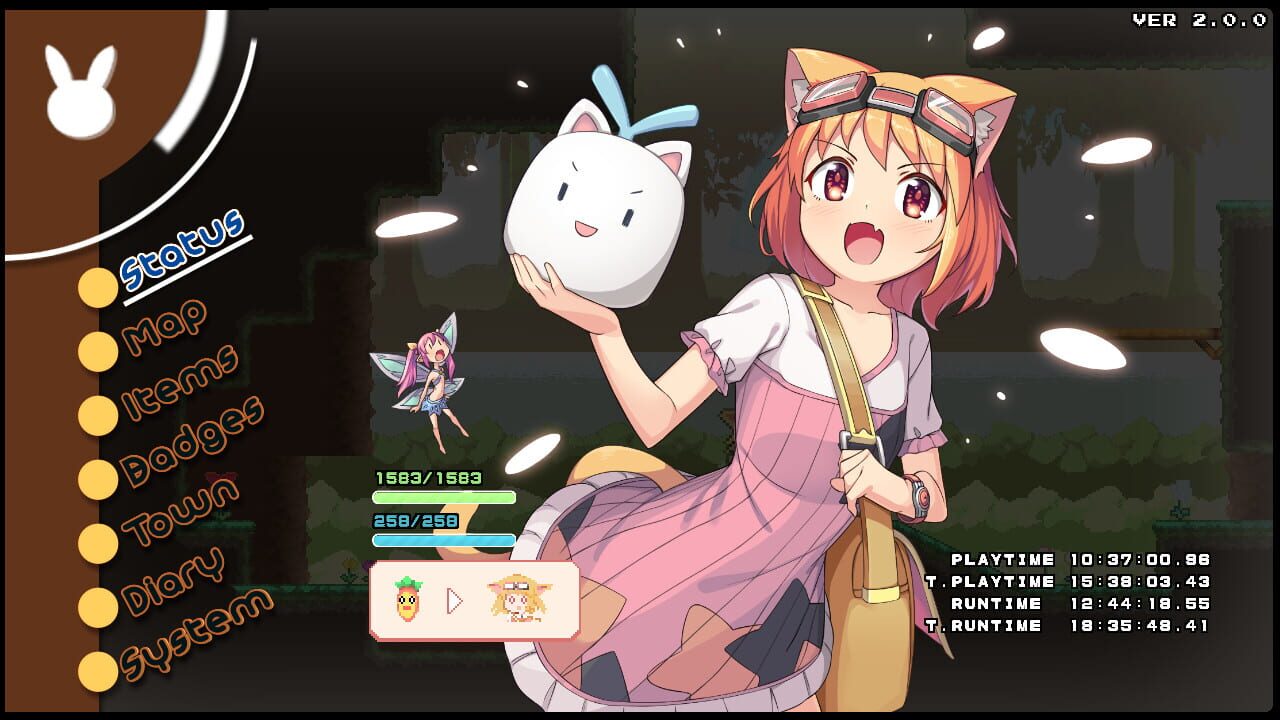This screenshot has width=1280, height=720.
Task: Click the green 1583/1583 health bar
Action: click(445, 497)
